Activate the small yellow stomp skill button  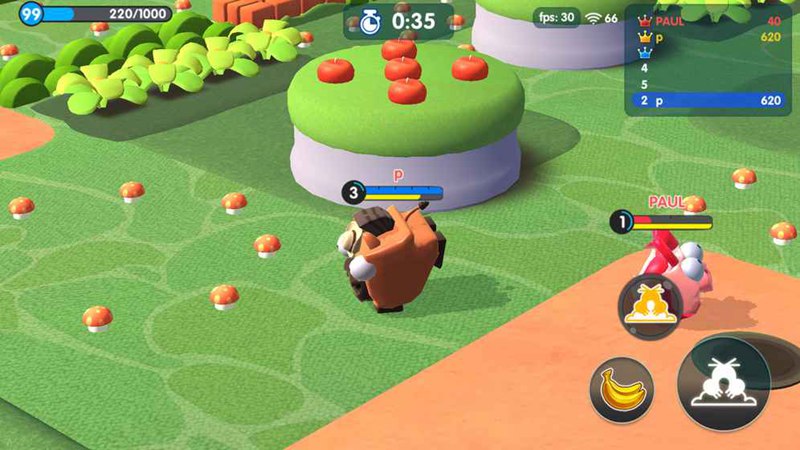click(x=650, y=303)
